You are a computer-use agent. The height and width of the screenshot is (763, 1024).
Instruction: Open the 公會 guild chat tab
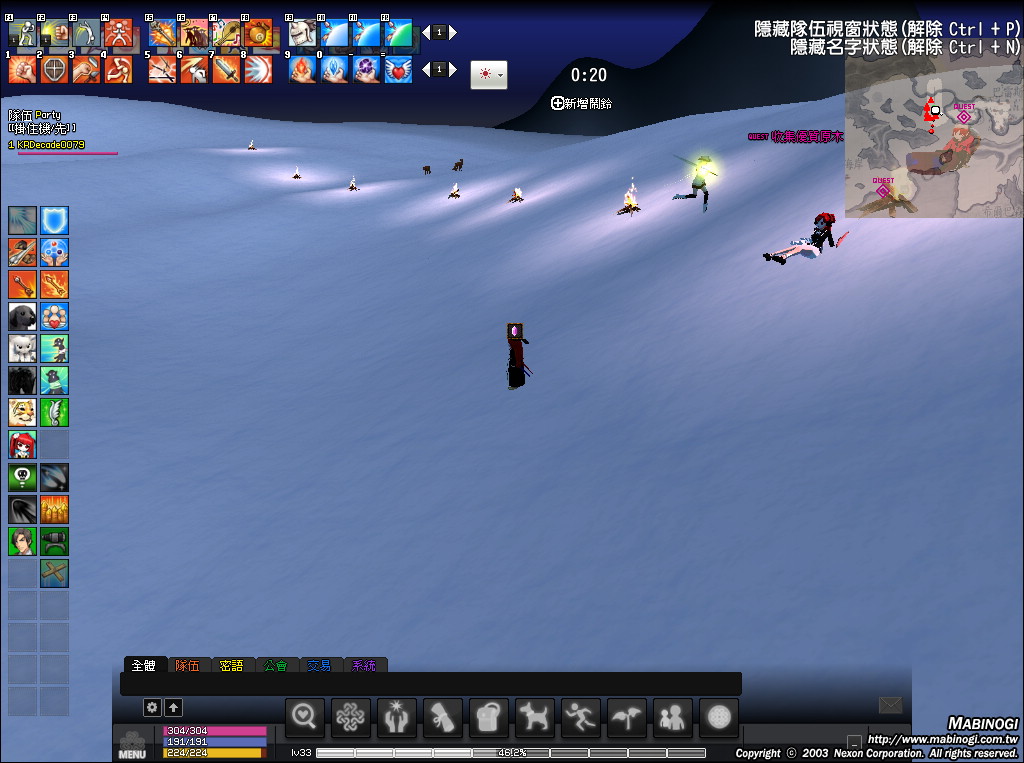(x=275, y=665)
